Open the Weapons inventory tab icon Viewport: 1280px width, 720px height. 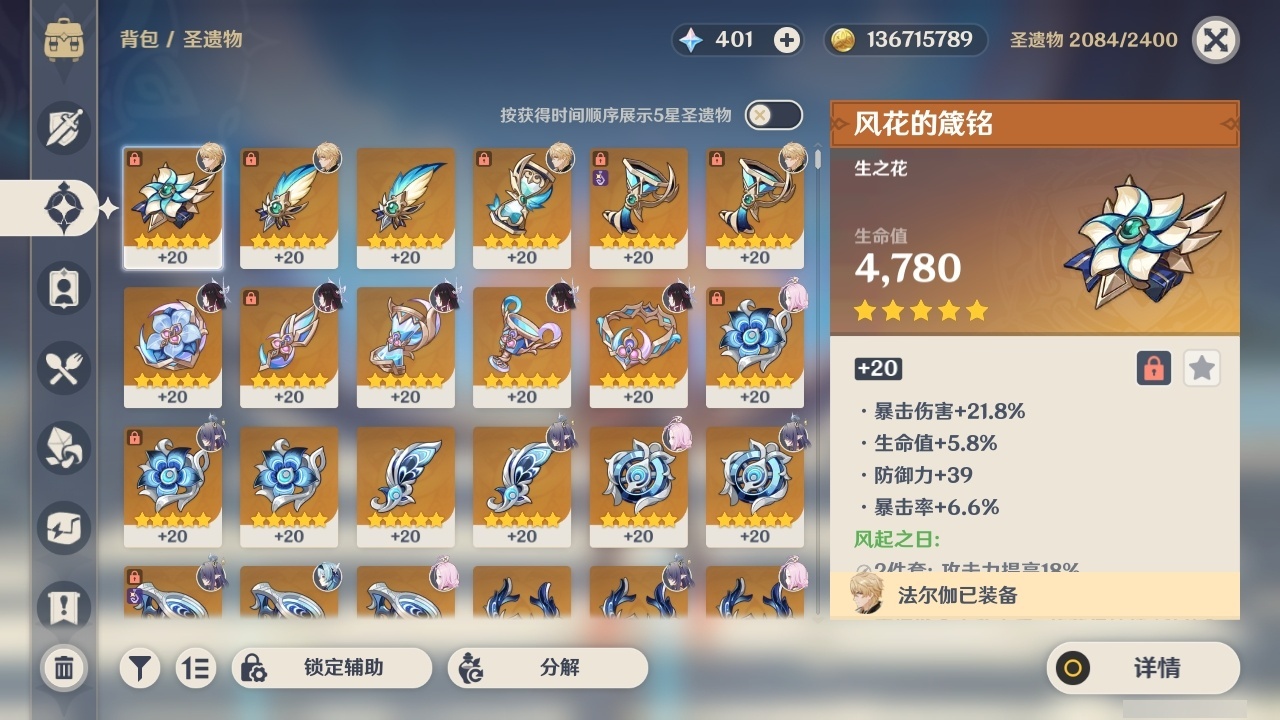(x=64, y=128)
